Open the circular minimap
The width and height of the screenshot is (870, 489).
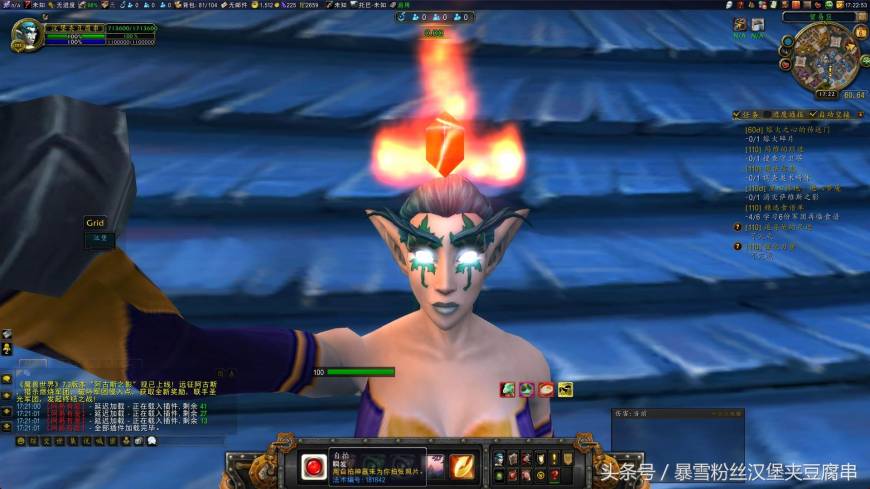(x=827, y=58)
